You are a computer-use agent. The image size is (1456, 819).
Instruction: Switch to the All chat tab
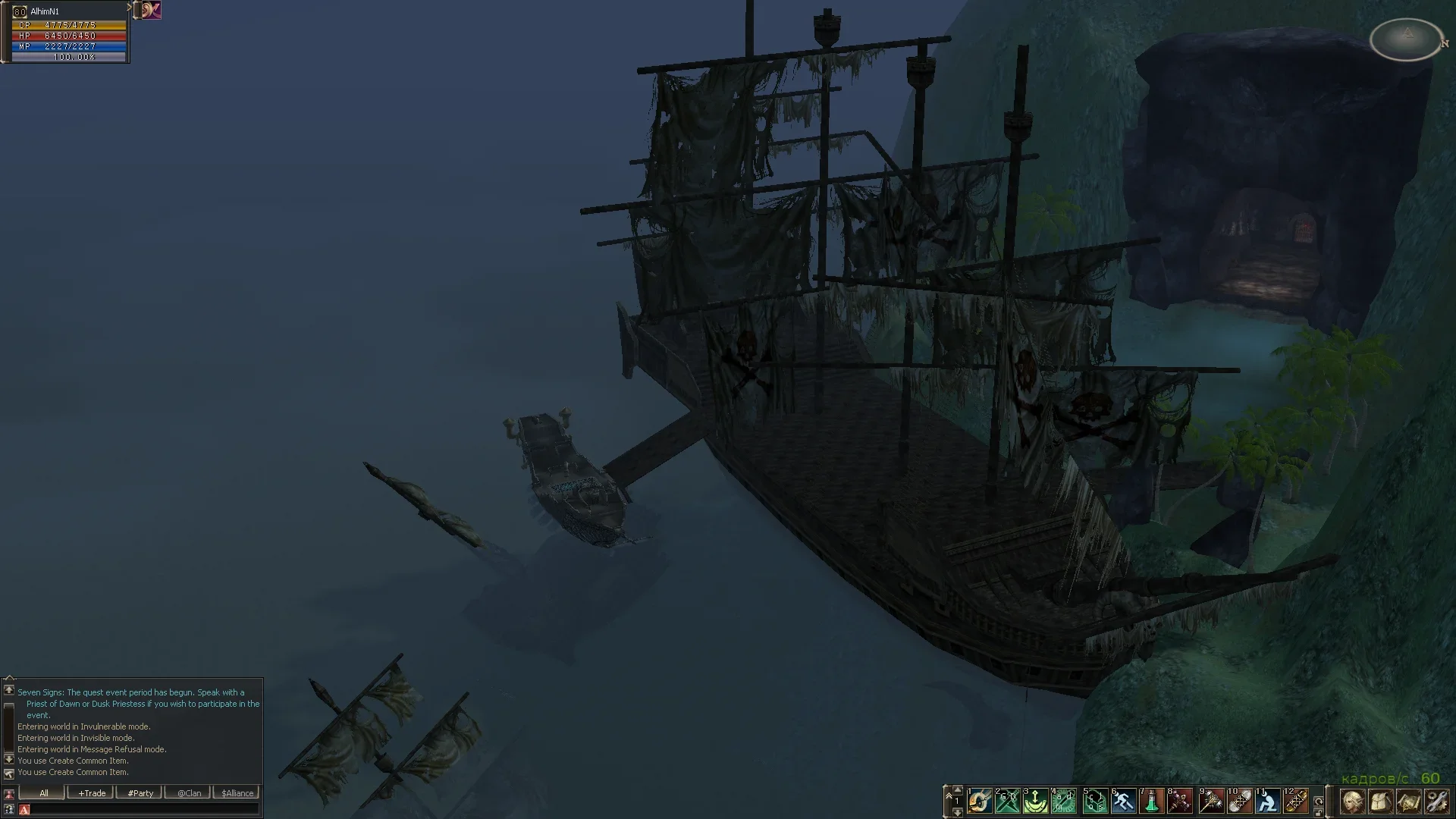click(43, 793)
